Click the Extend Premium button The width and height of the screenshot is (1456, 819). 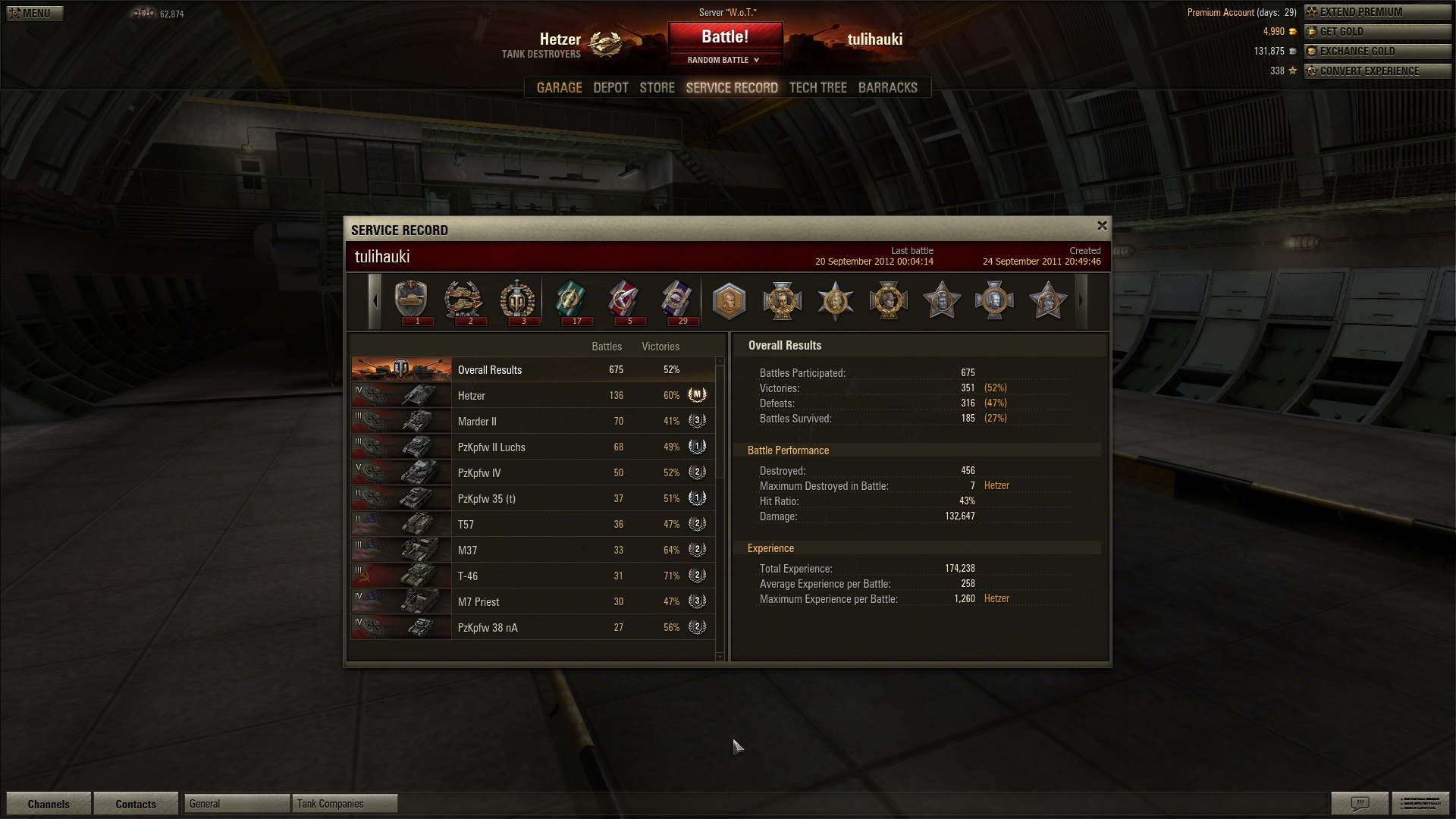[x=1376, y=12]
